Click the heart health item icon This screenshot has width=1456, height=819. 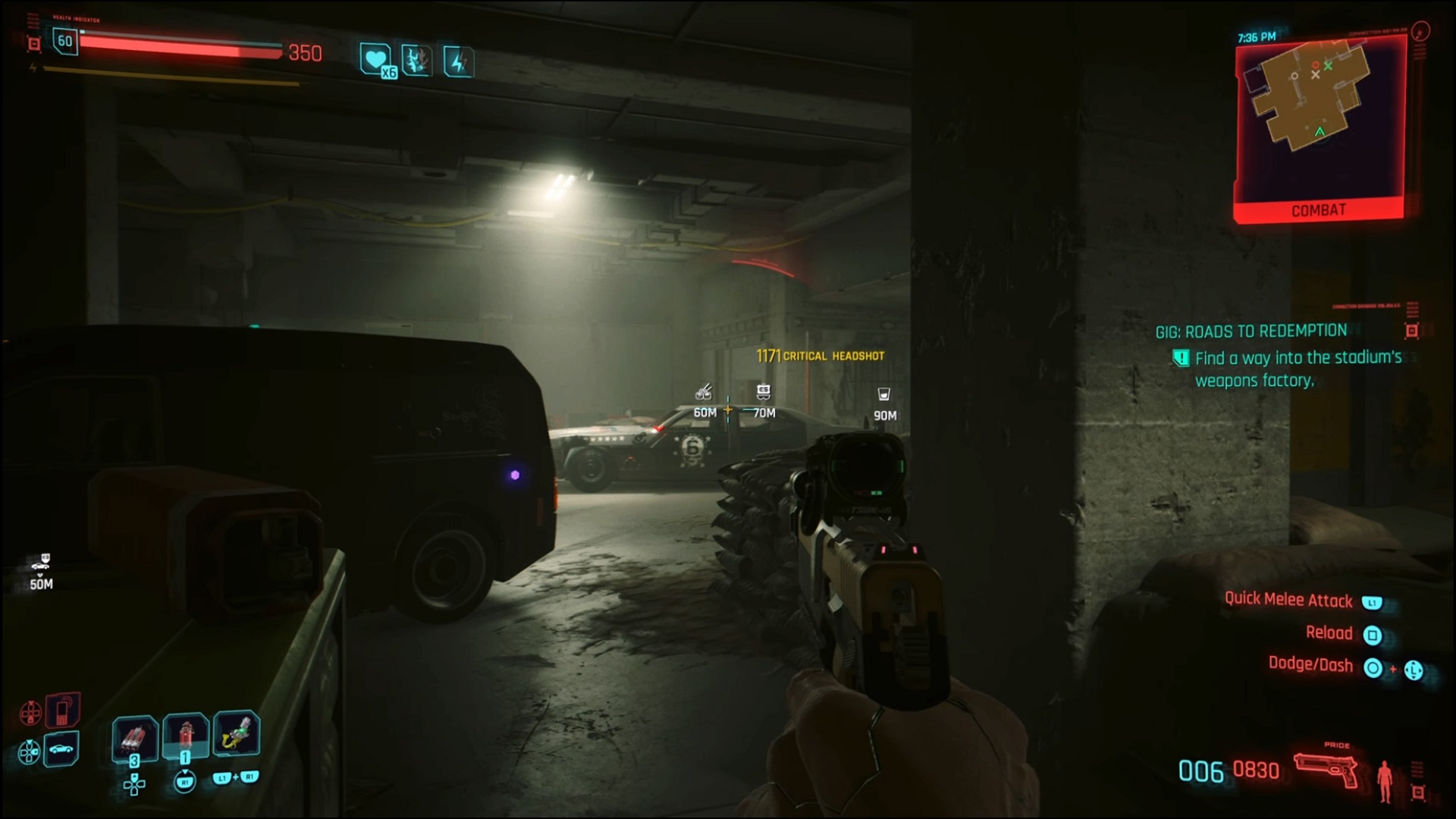(375, 59)
